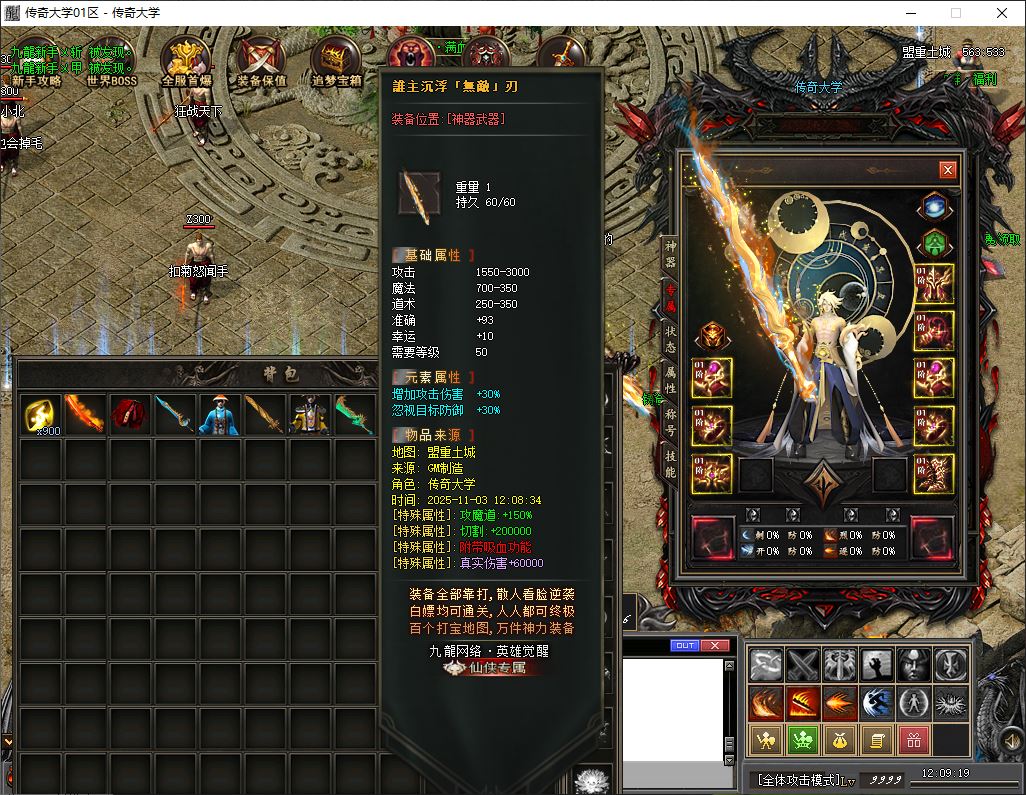1026x795 pixels.
Task: Close the game window
Action: 1002,13
